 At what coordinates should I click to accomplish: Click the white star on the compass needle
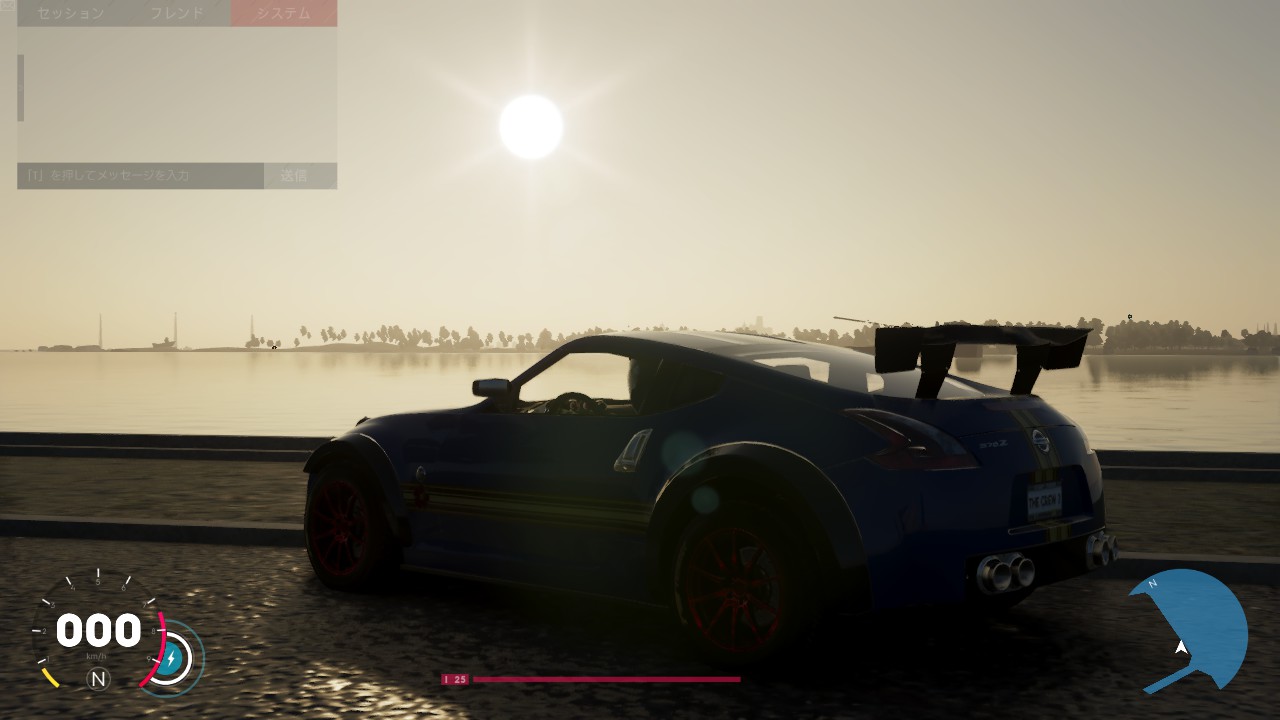coord(1182,647)
